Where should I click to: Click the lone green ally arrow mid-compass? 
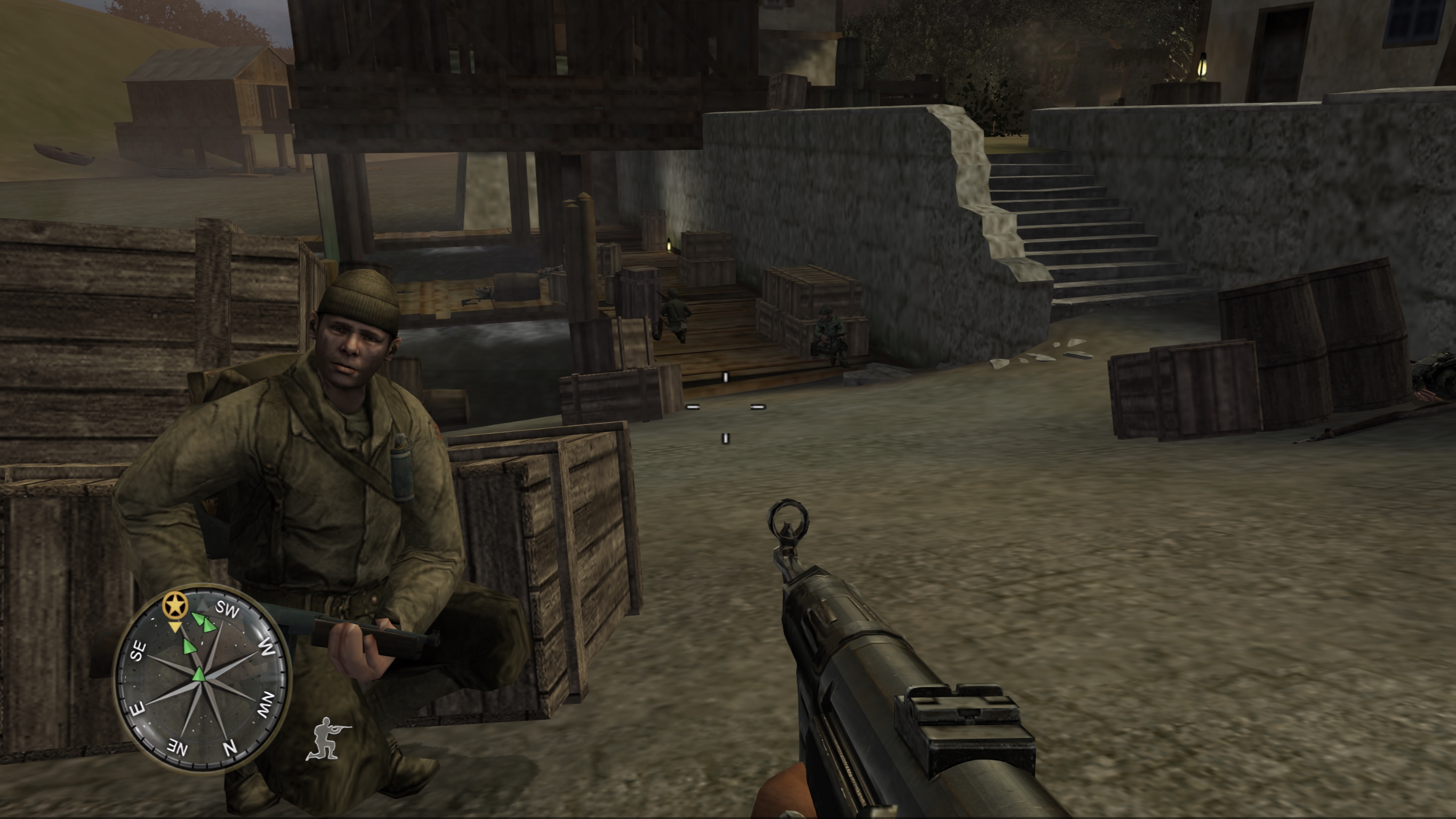190,647
